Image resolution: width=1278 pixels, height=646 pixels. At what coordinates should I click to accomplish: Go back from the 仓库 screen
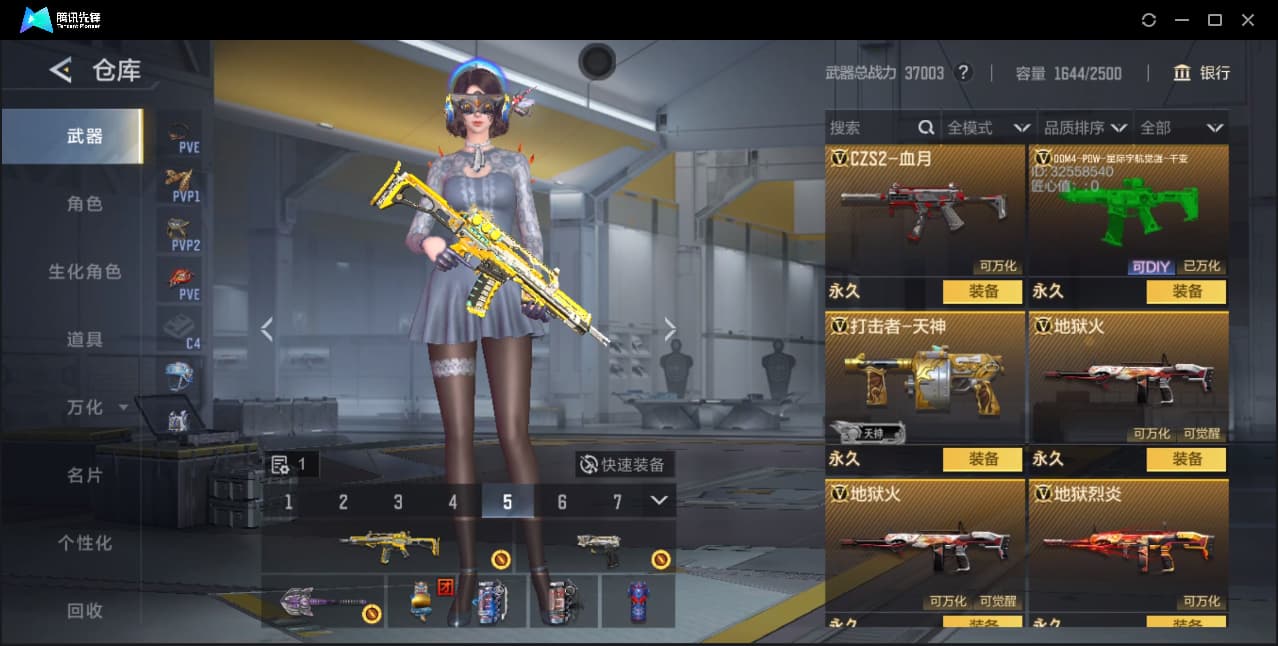tap(60, 70)
